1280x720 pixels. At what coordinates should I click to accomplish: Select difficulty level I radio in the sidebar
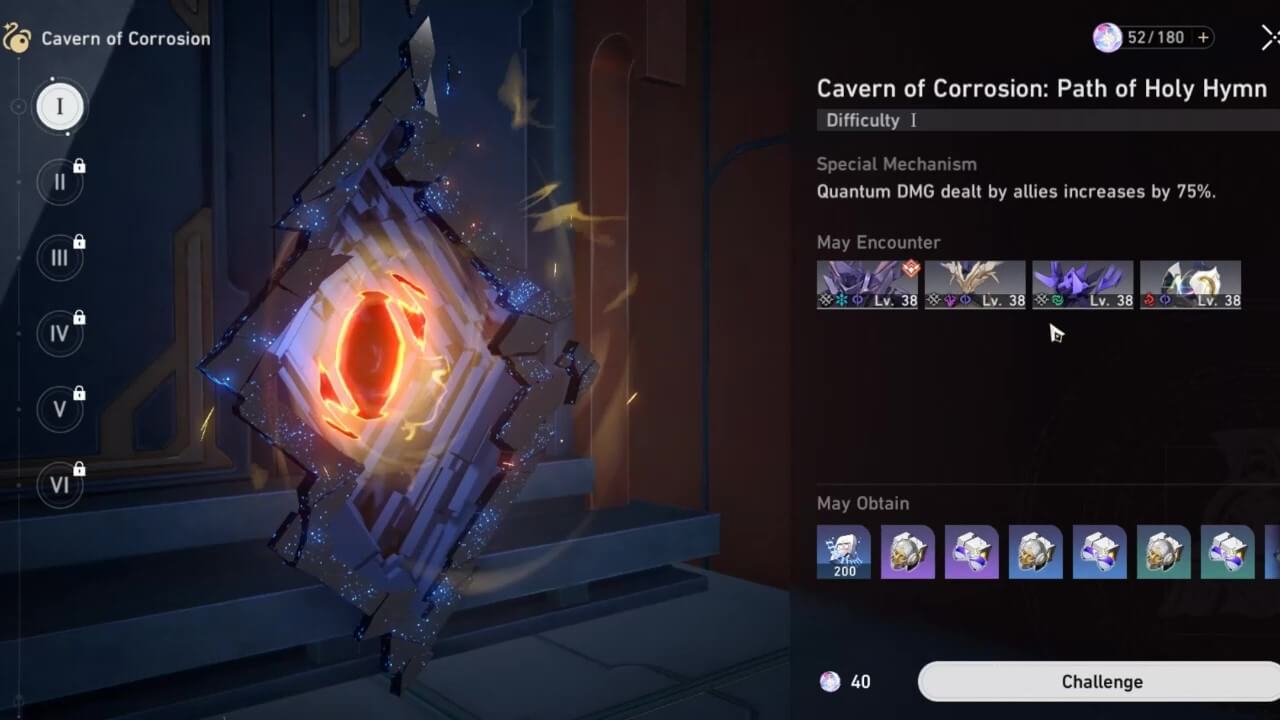[60, 106]
